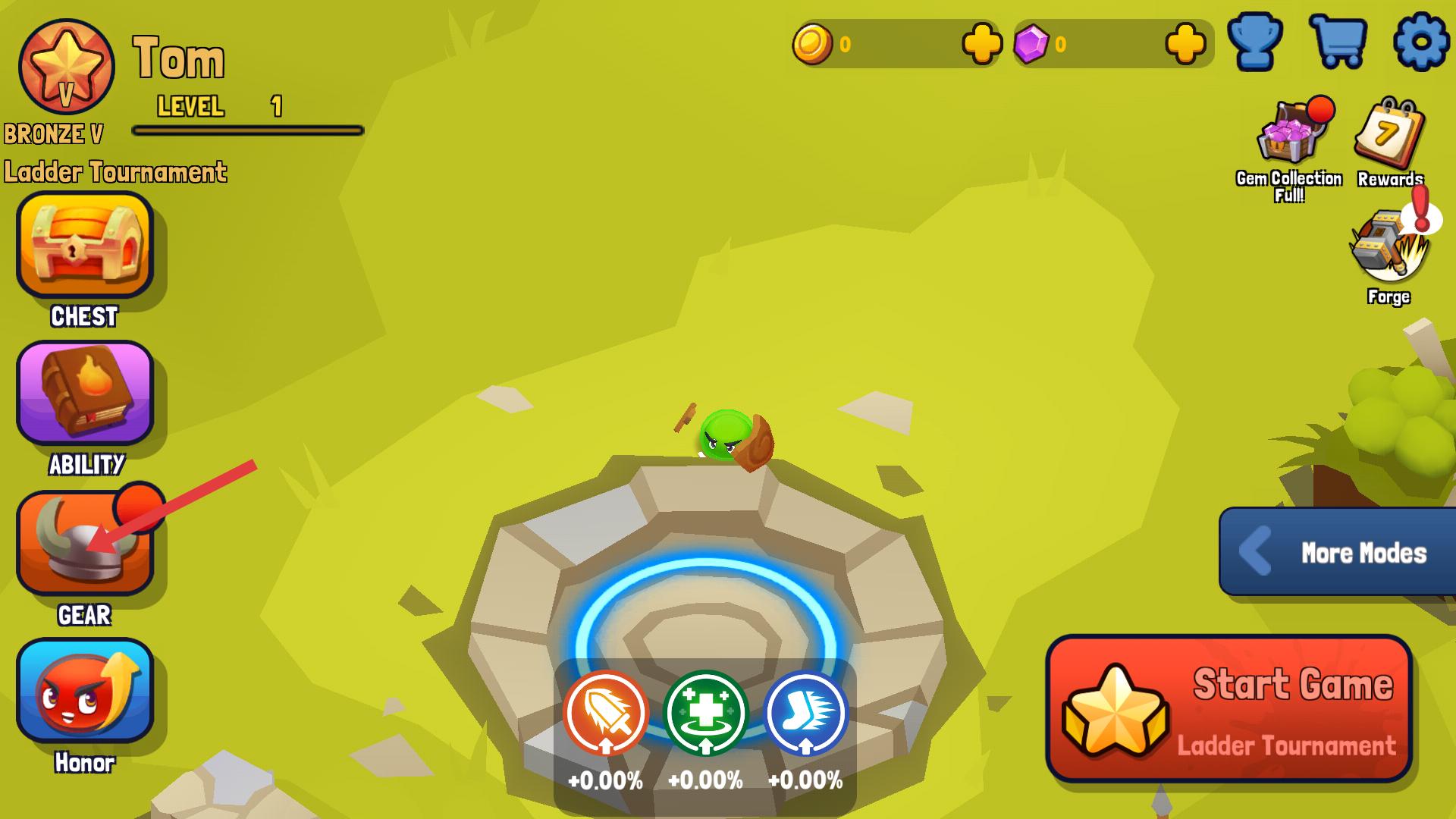Open the Forge
1456x819 pixels.
click(x=1388, y=250)
